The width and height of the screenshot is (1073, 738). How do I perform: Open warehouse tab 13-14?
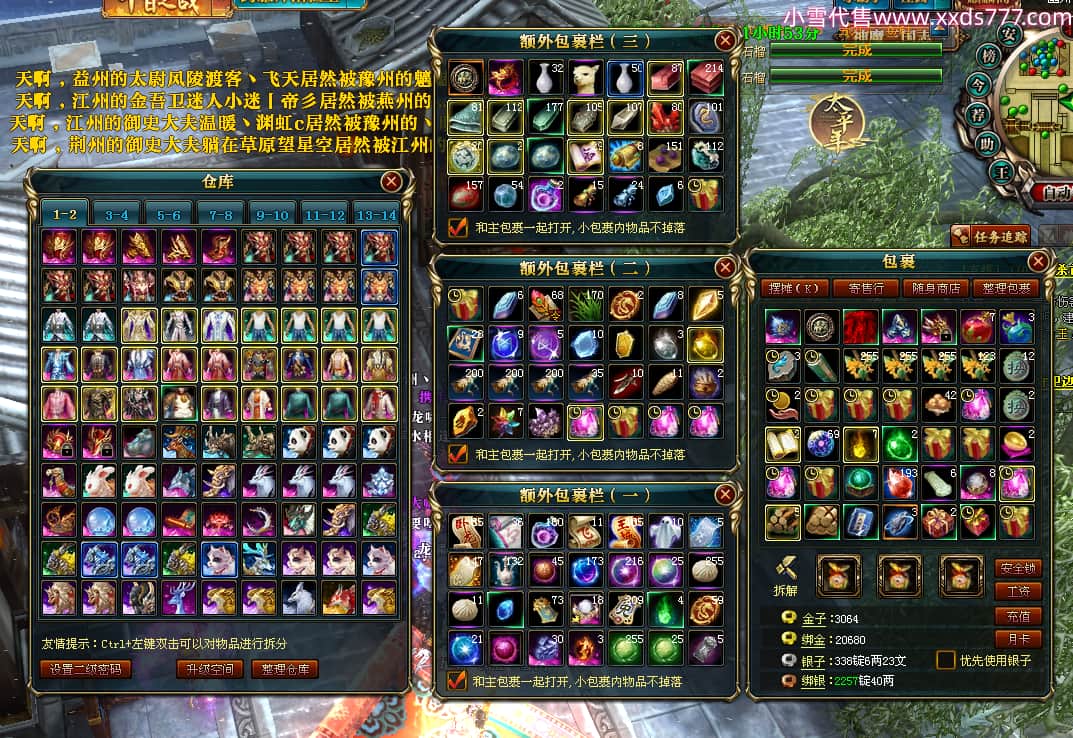376,215
